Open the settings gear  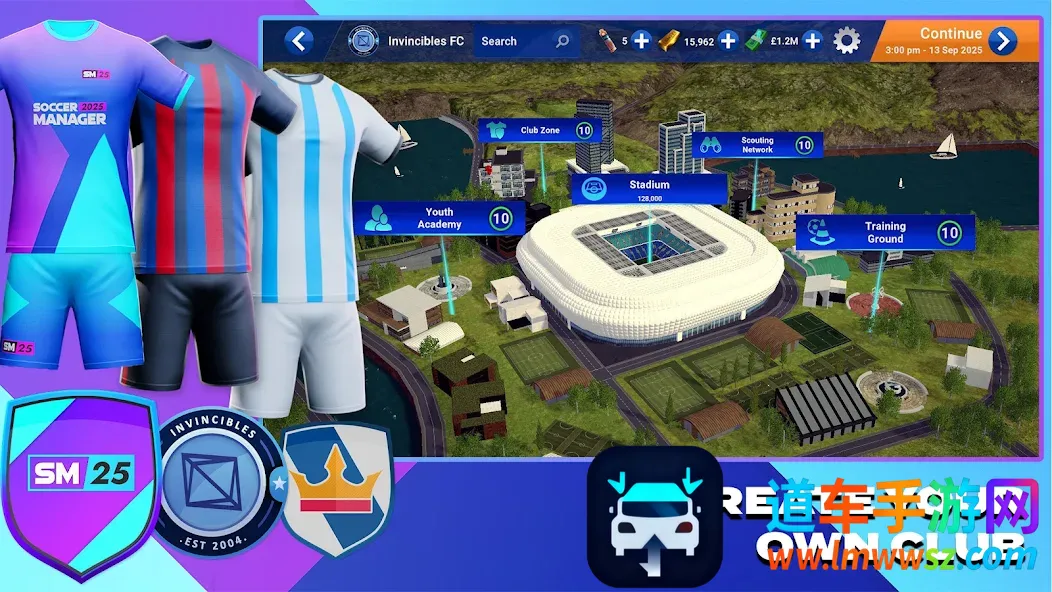click(847, 41)
